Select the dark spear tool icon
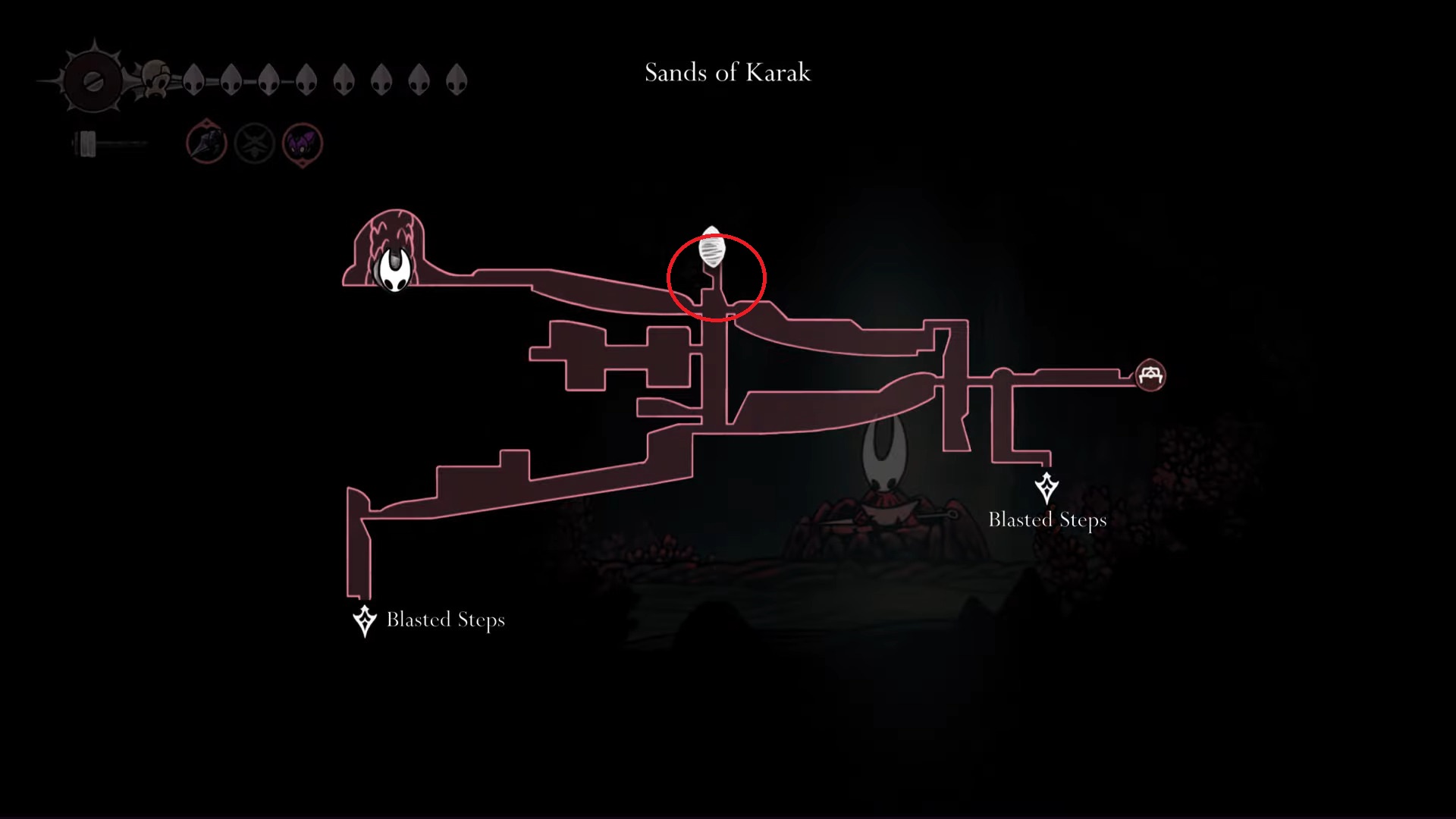This screenshot has height=819, width=1456. click(206, 142)
